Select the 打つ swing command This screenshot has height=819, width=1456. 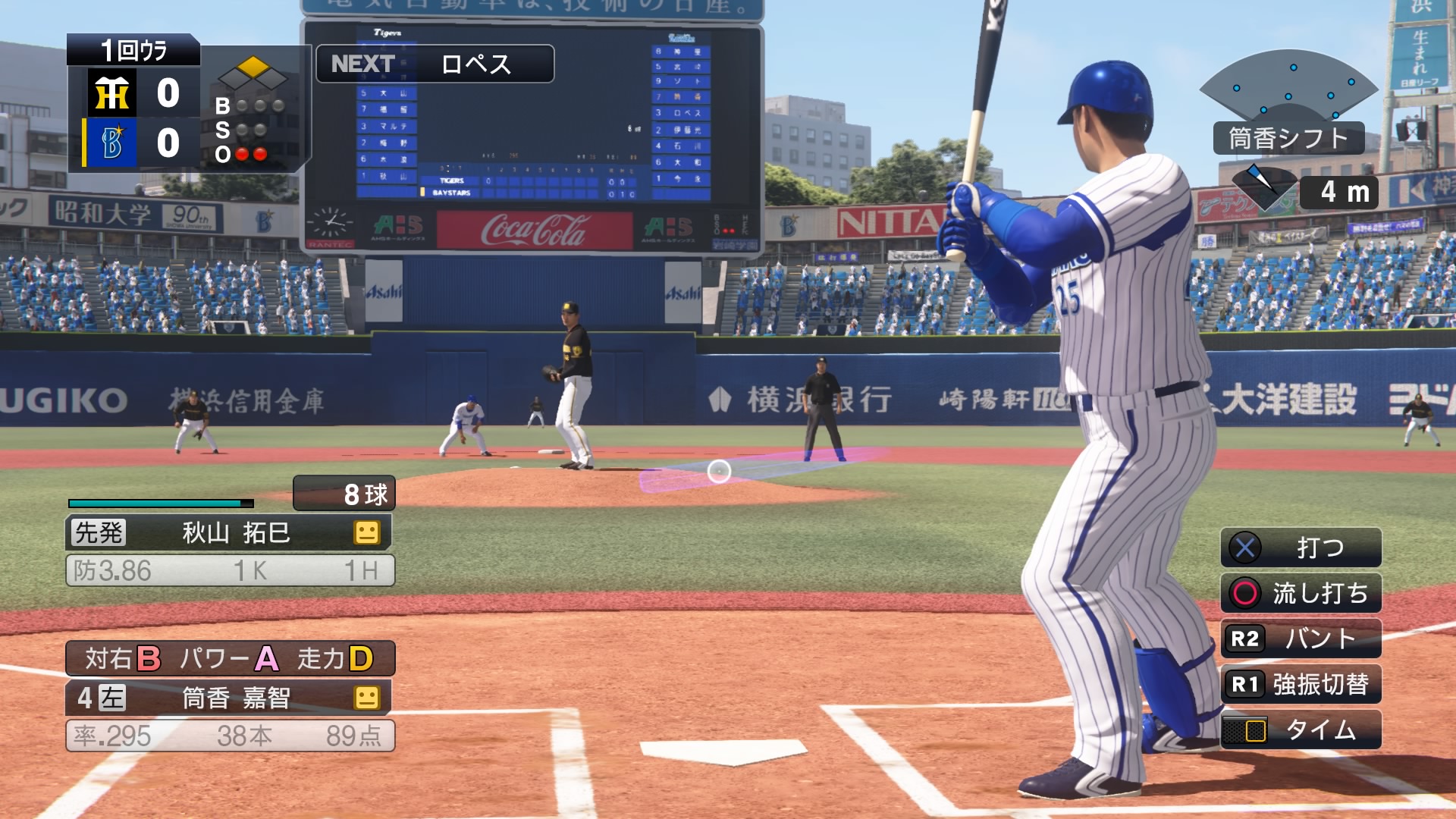pyautogui.click(x=1301, y=548)
